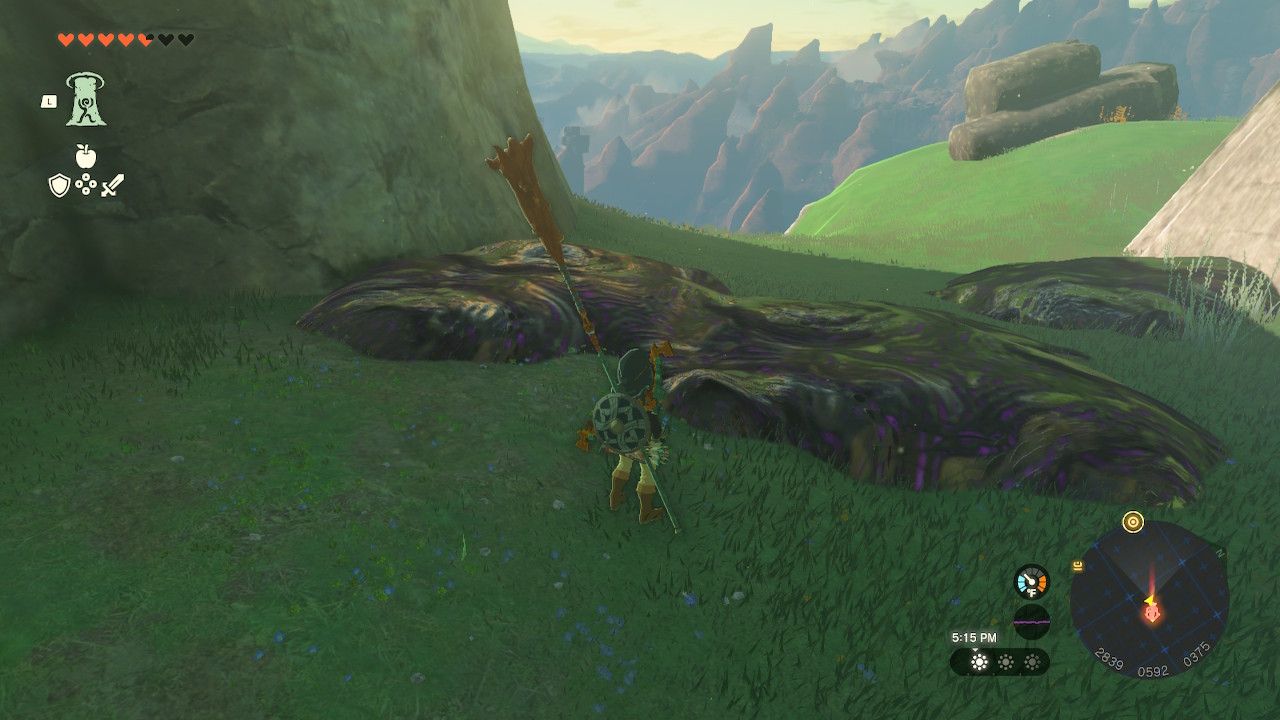Click the fifth partially-filled heart
The width and height of the screenshot is (1280, 720).
click(146, 38)
